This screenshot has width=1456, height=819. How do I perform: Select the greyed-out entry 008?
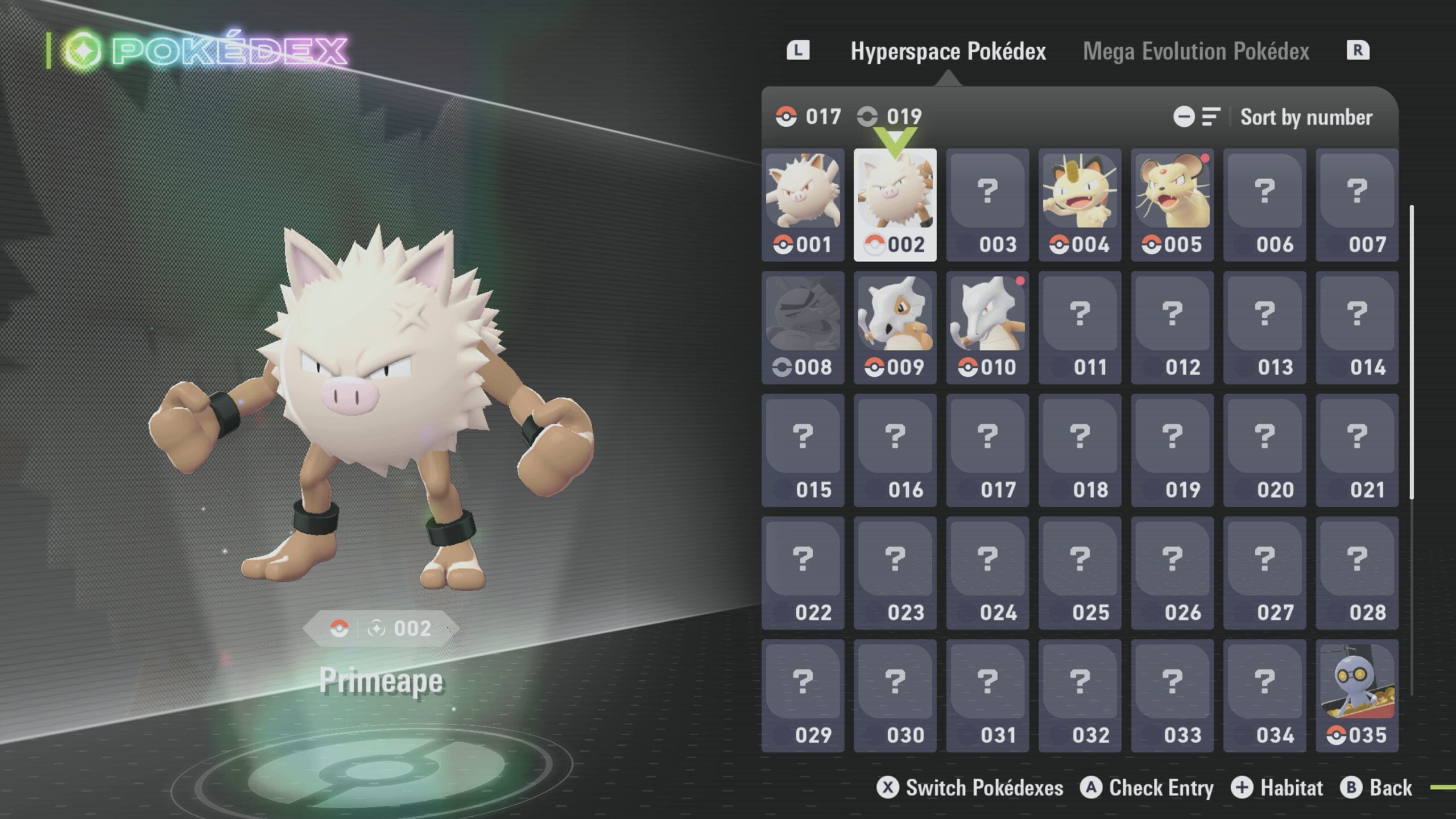click(803, 328)
